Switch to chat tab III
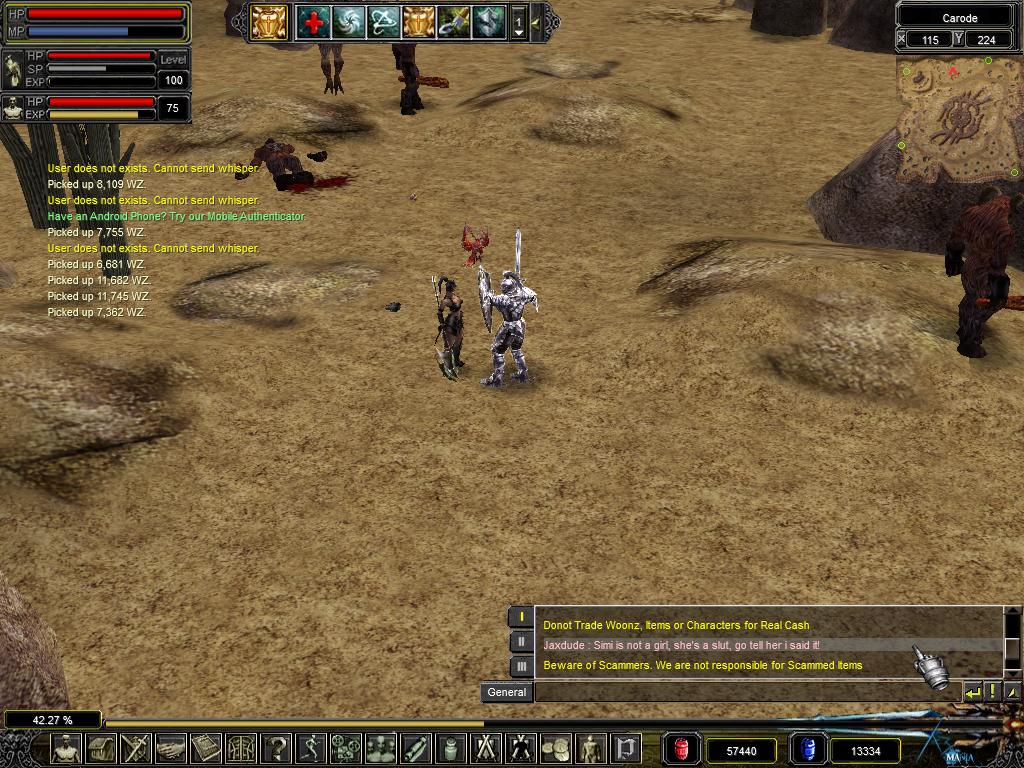This screenshot has height=768, width=1024. click(520, 666)
